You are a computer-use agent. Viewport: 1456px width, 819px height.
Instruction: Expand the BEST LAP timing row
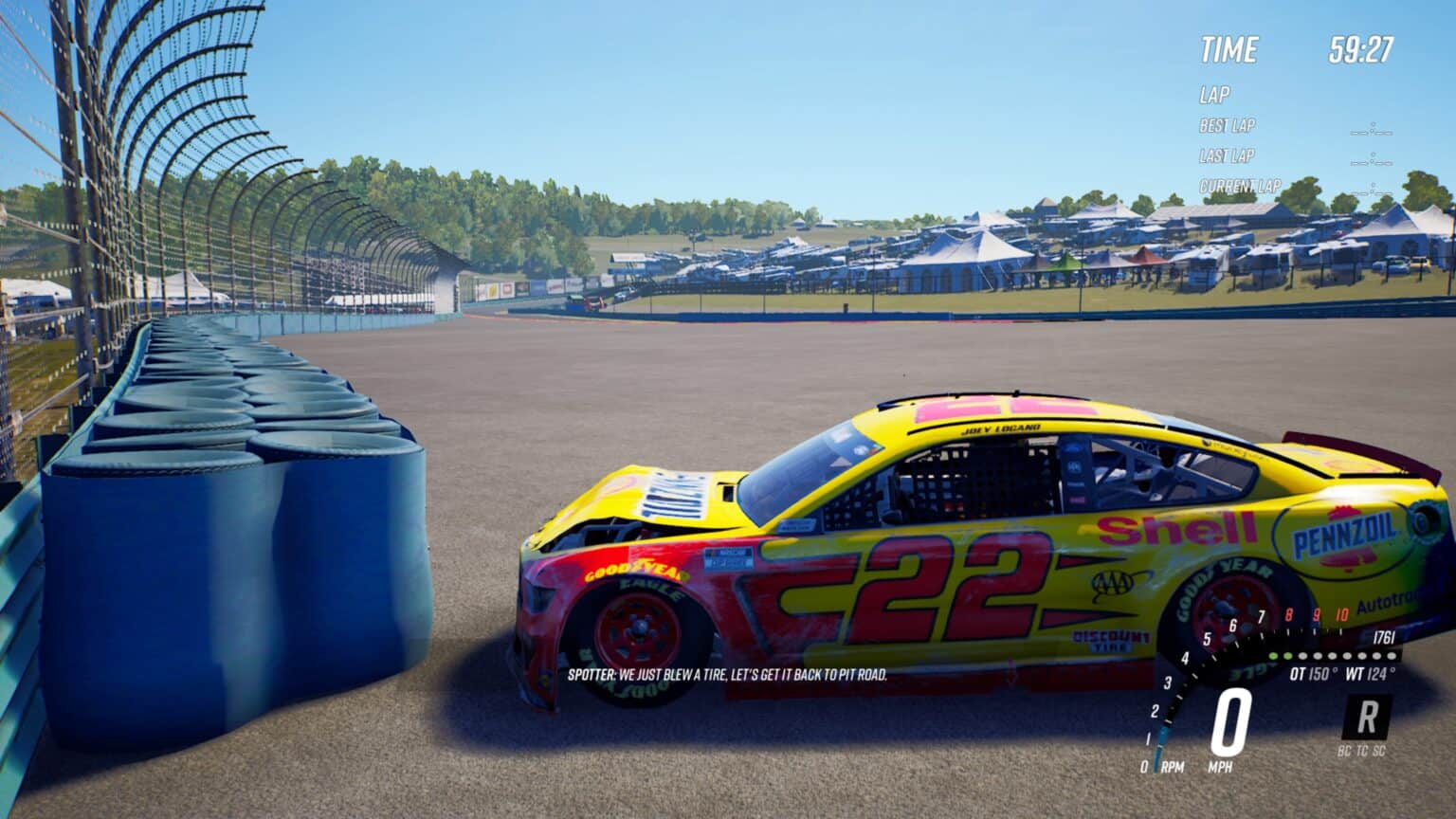[1226, 126]
